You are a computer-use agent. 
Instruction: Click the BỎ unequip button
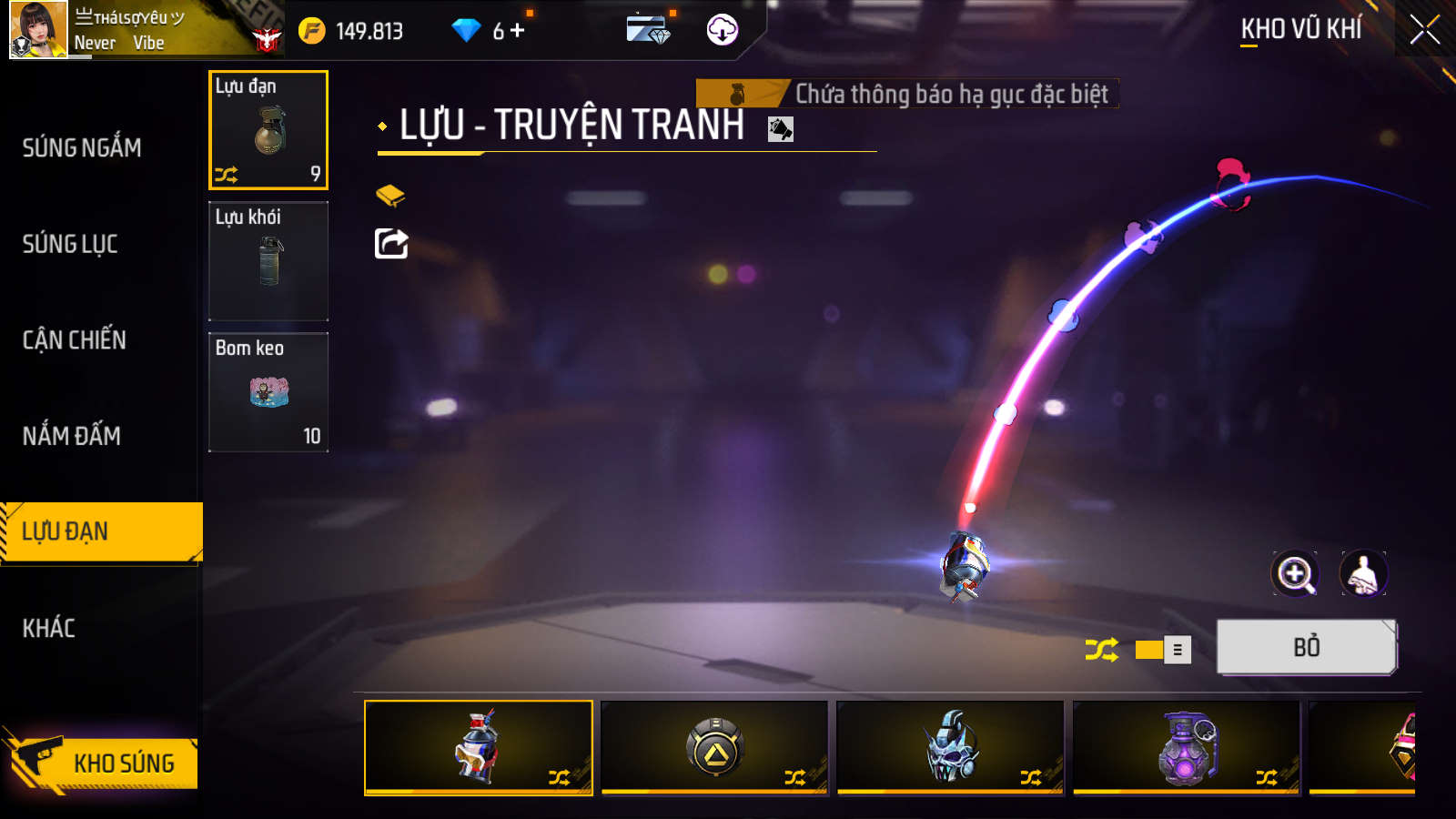1306,647
